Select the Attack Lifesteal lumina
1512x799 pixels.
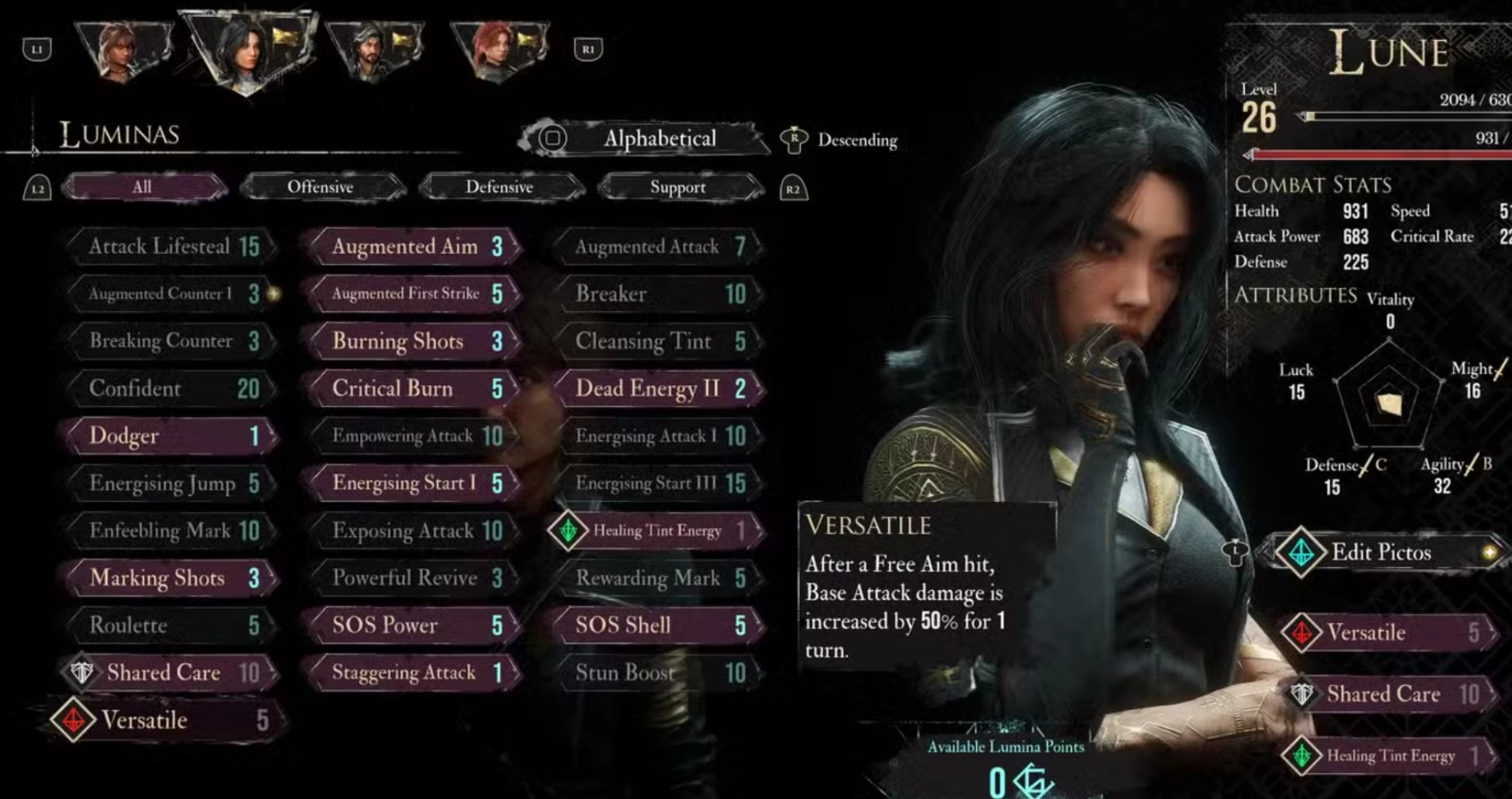tap(171, 247)
